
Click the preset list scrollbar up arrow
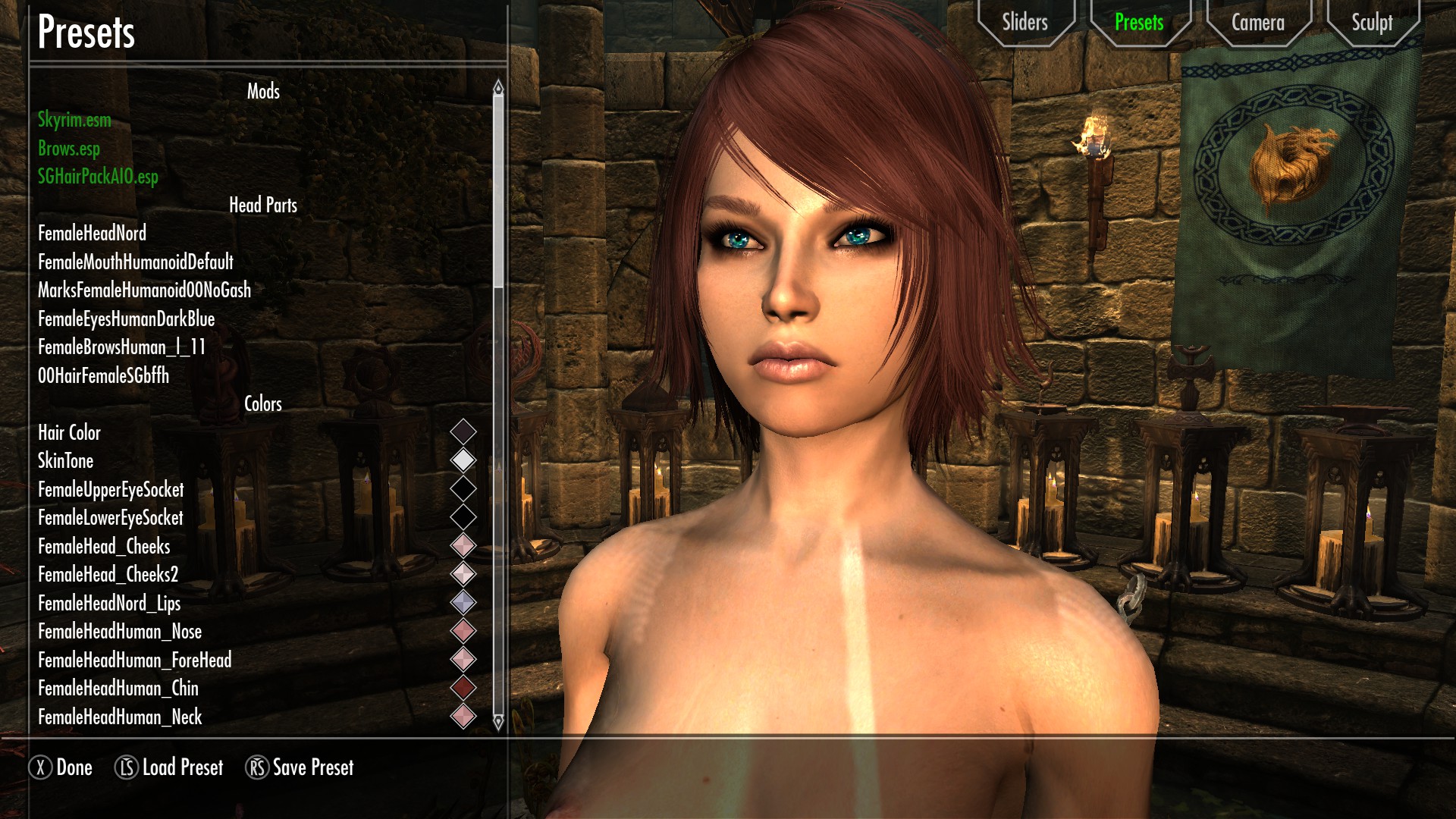pyautogui.click(x=498, y=88)
